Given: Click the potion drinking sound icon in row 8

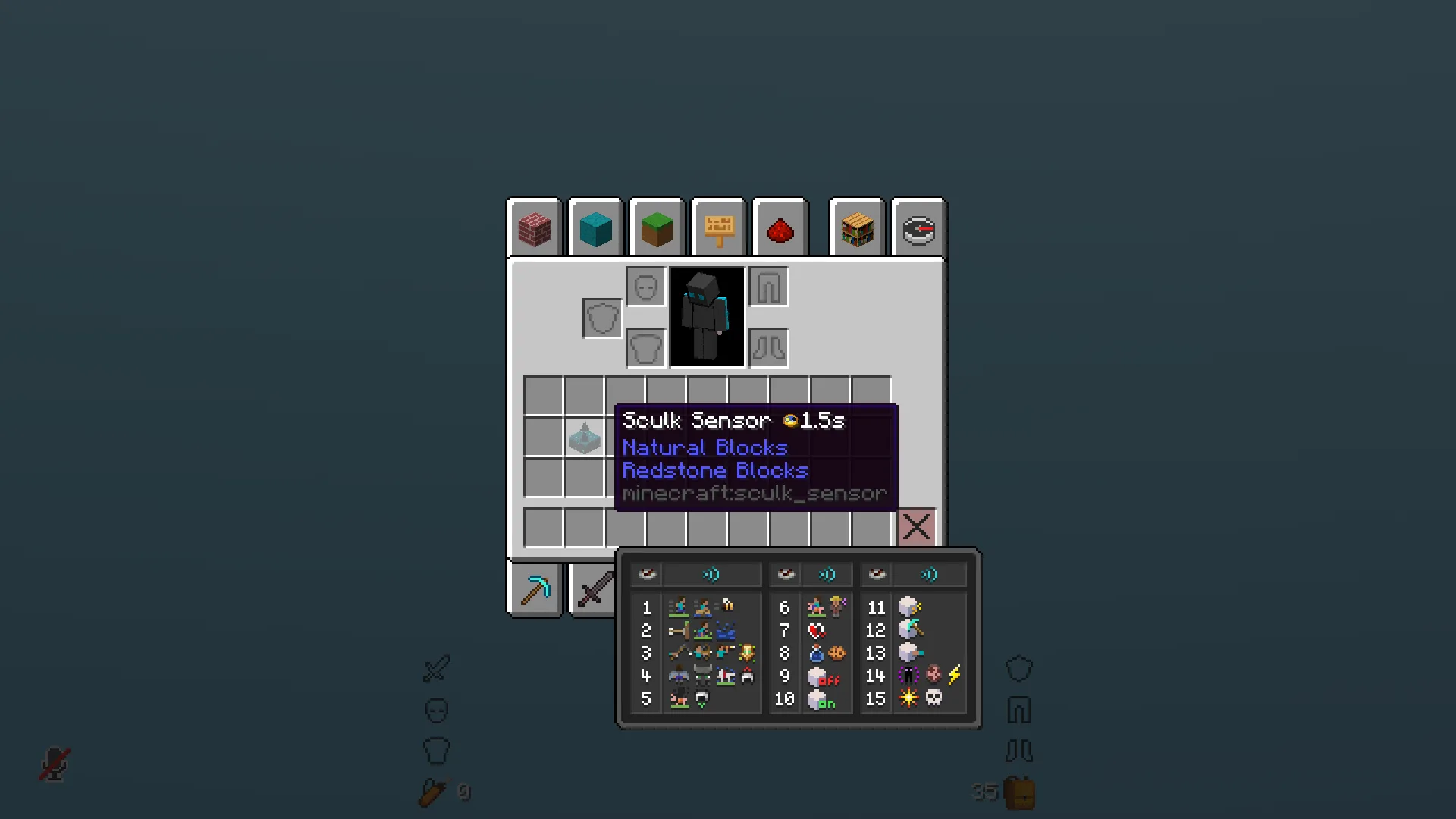Looking at the screenshot, I should (x=817, y=654).
